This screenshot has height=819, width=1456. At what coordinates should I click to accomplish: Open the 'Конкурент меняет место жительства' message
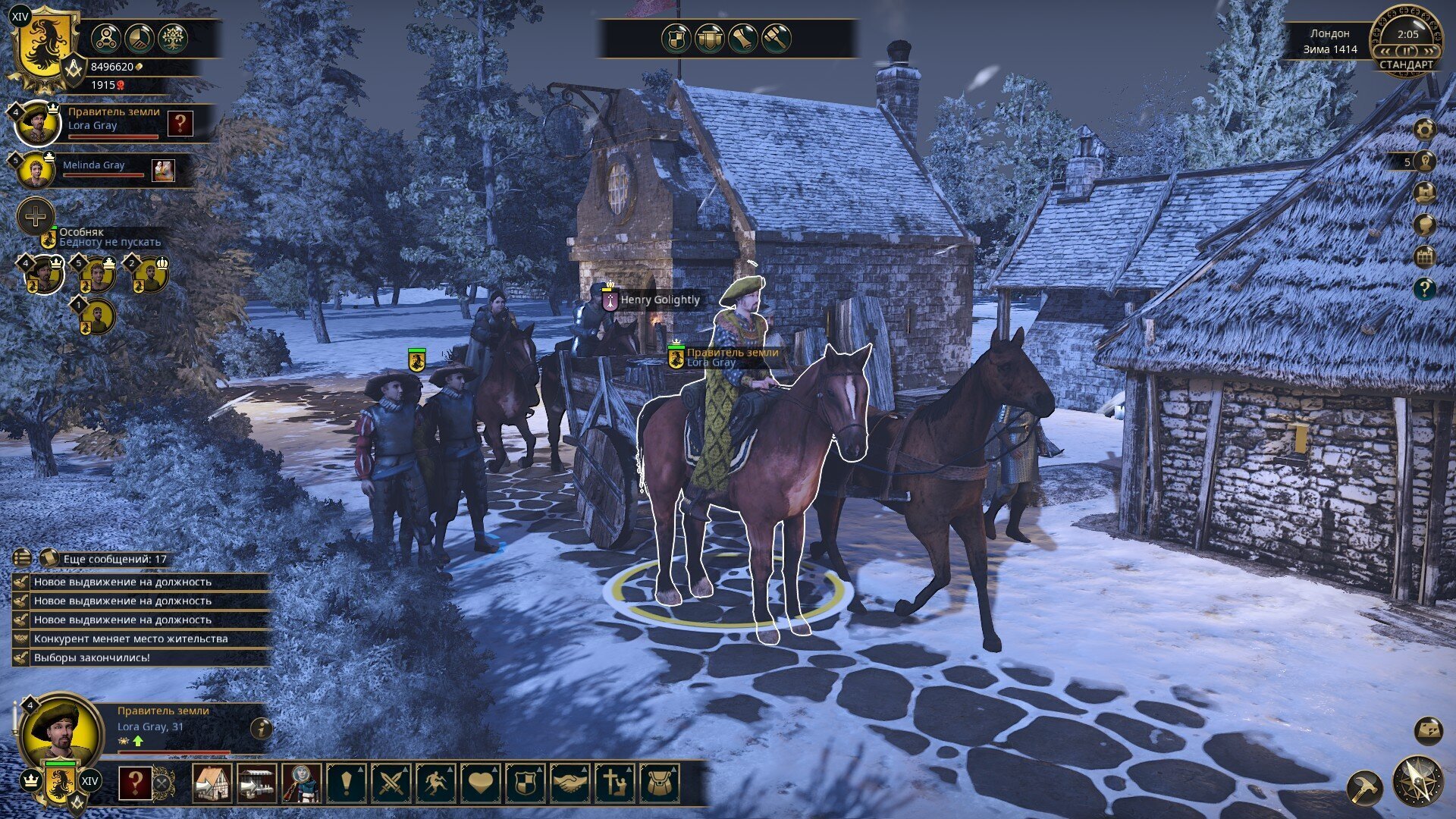(130, 639)
